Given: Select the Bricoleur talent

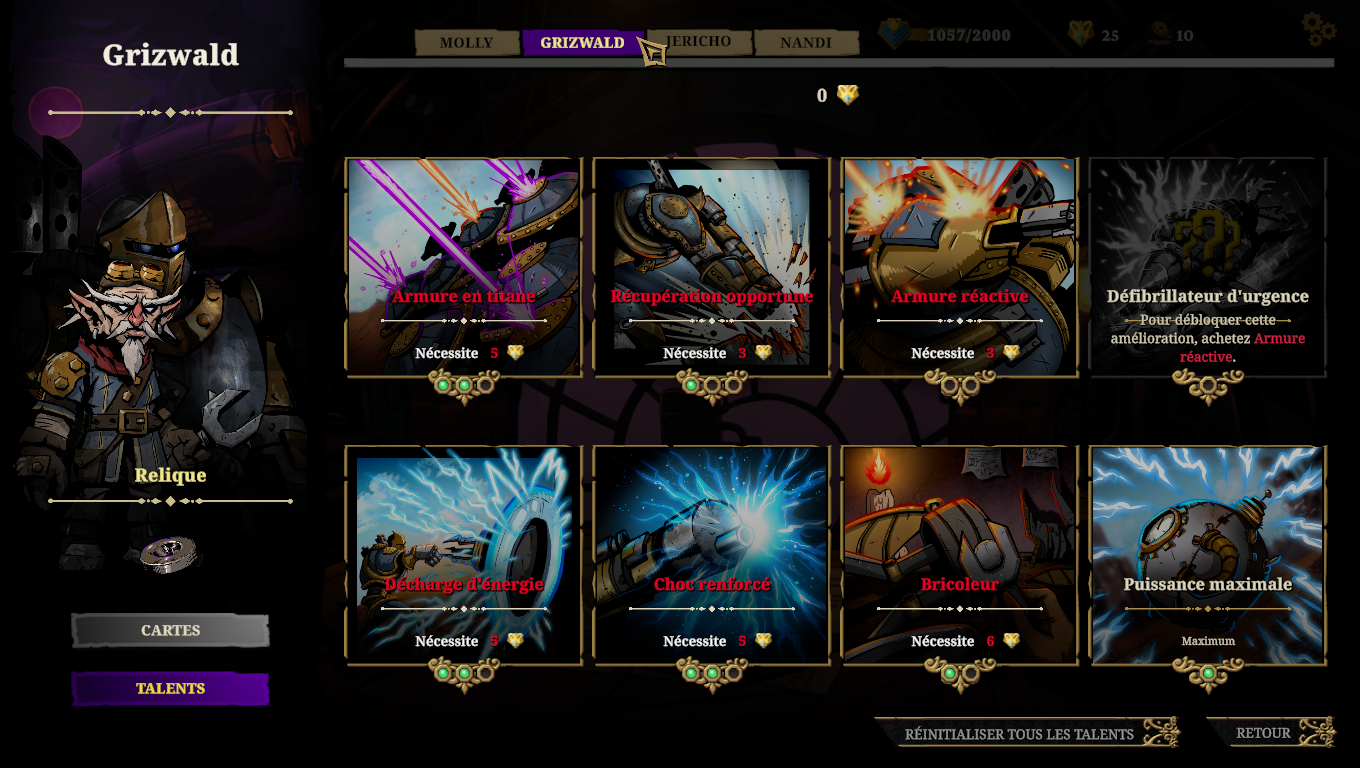Looking at the screenshot, I should click(959, 555).
